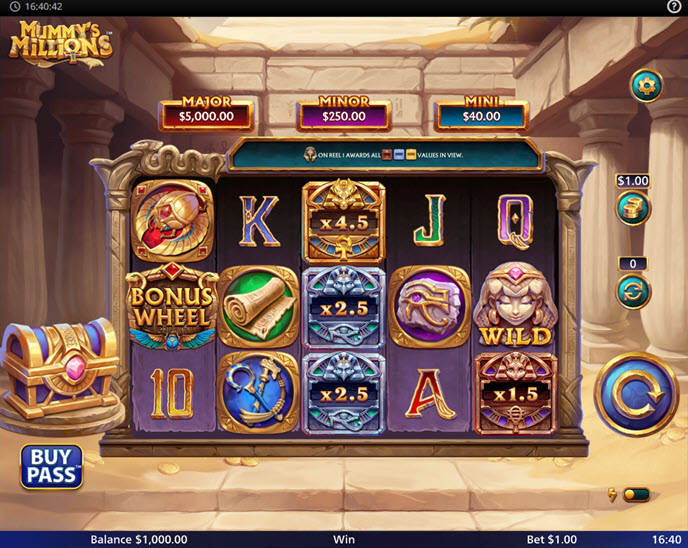
Task: Open the settings gear menu
Action: click(646, 86)
